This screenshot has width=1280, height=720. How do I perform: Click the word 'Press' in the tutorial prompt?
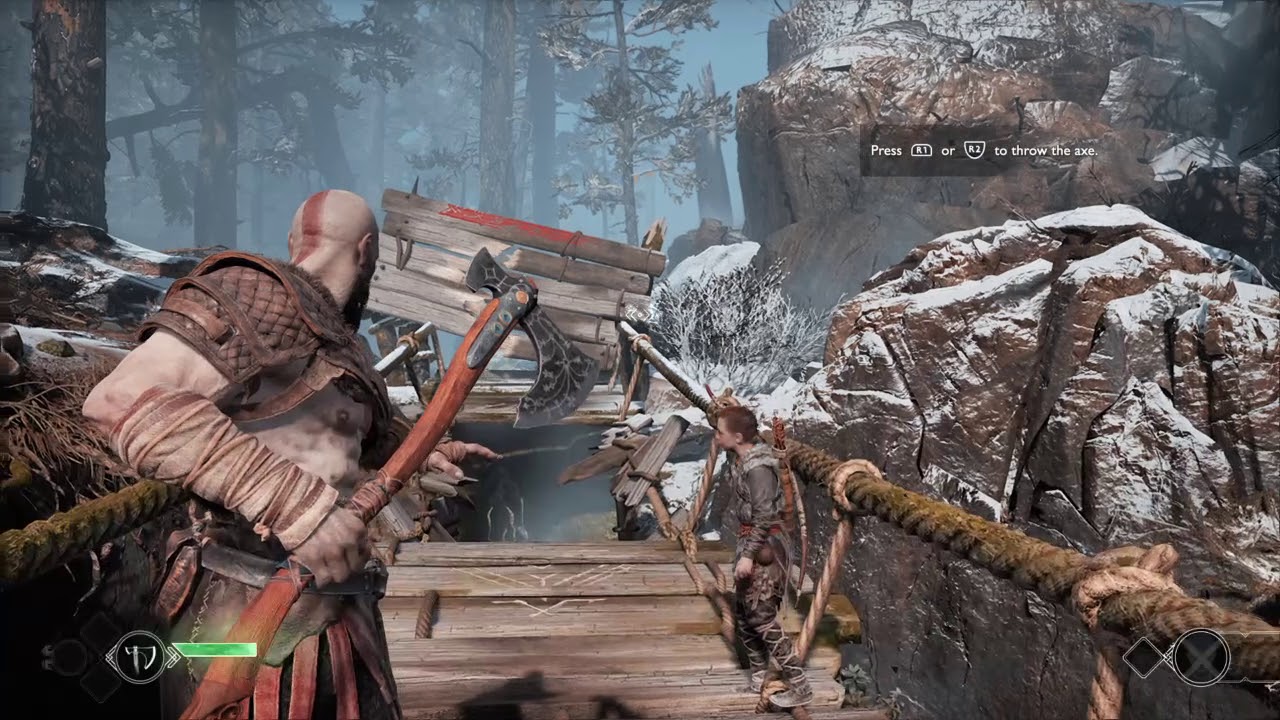(x=886, y=150)
